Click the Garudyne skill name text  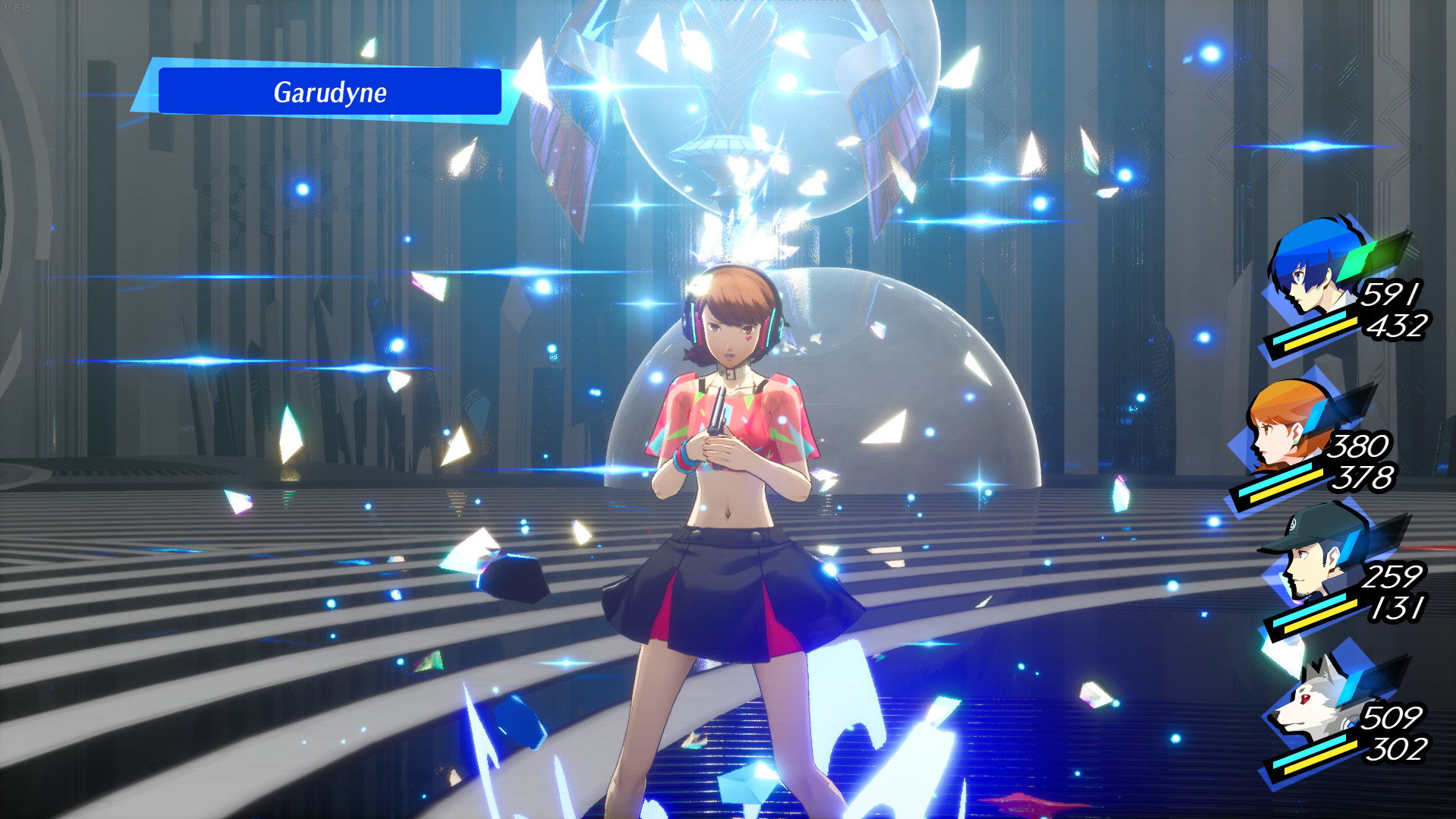pos(330,93)
